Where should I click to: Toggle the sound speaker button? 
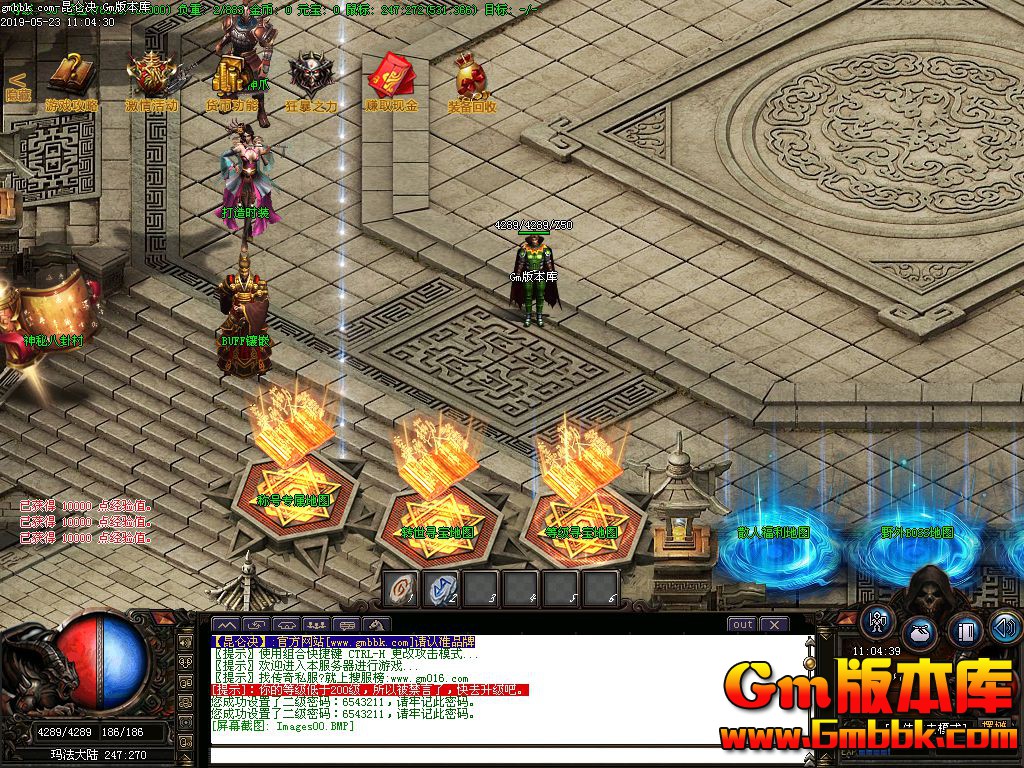(1005, 627)
